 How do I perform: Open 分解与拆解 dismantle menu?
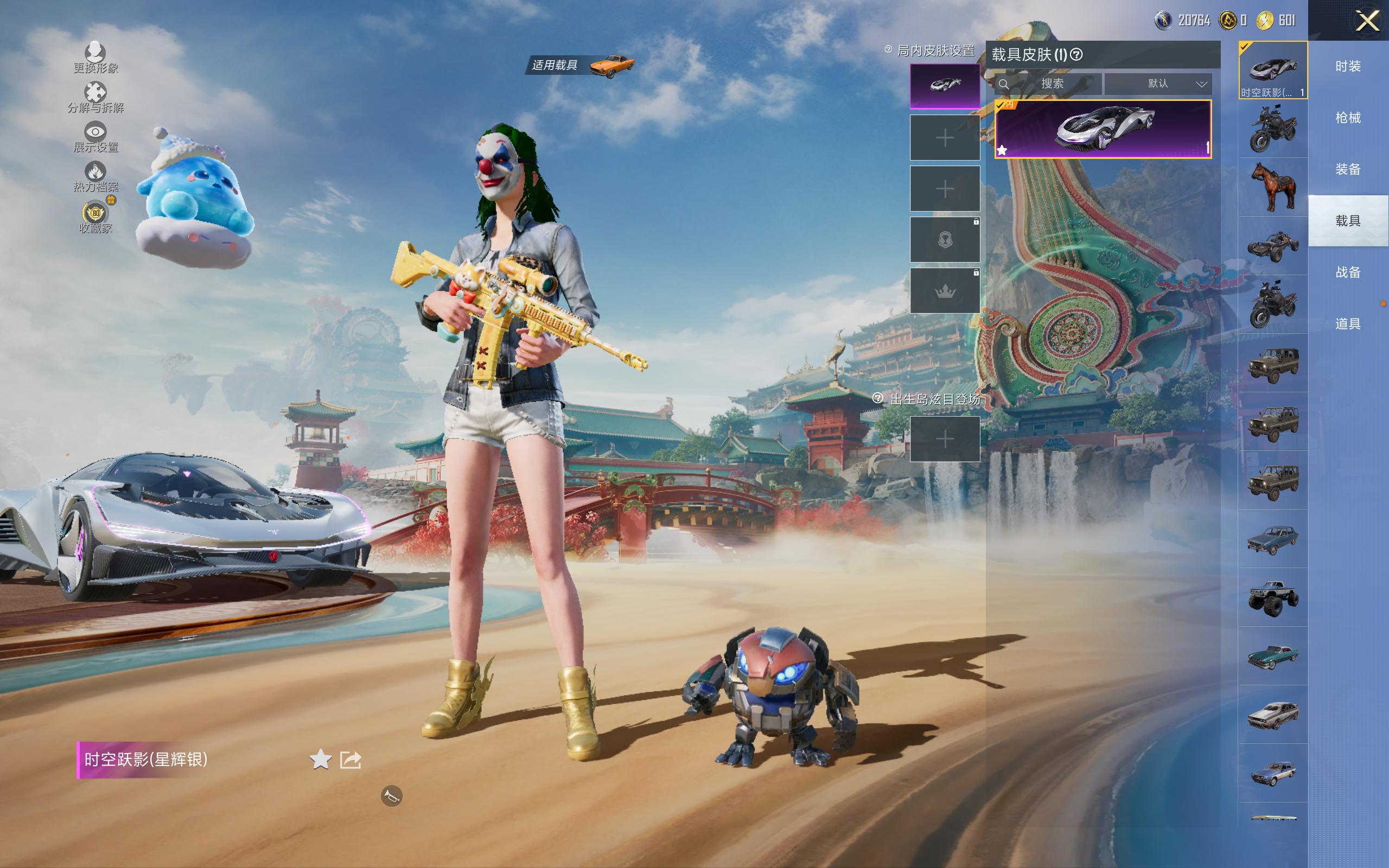pyautogui.click(x=95, y=98)
